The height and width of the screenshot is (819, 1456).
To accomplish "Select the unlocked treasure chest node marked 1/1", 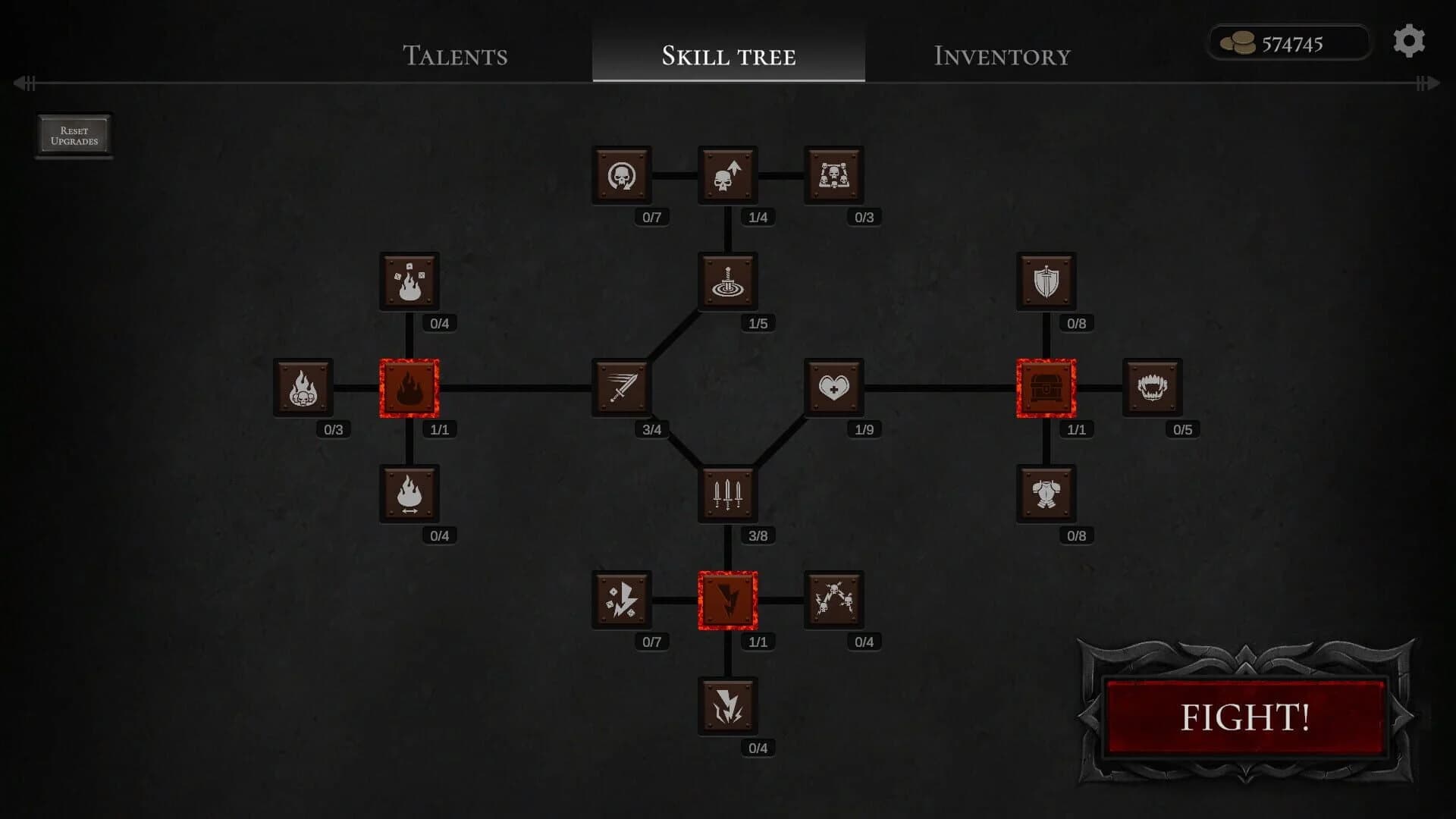I will (x=1046, y=388).
